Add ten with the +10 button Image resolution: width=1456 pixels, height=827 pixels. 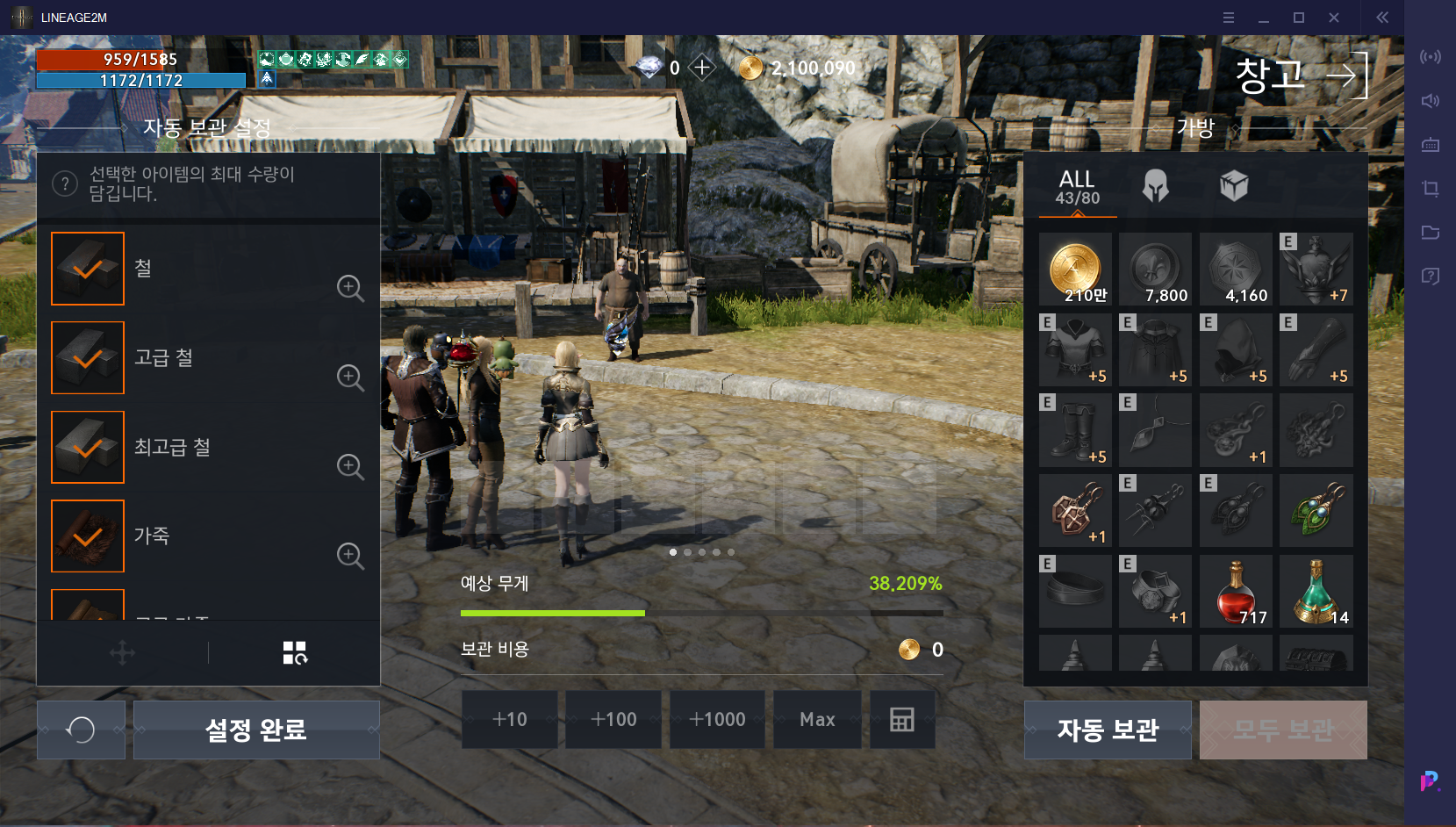(510, 720)
